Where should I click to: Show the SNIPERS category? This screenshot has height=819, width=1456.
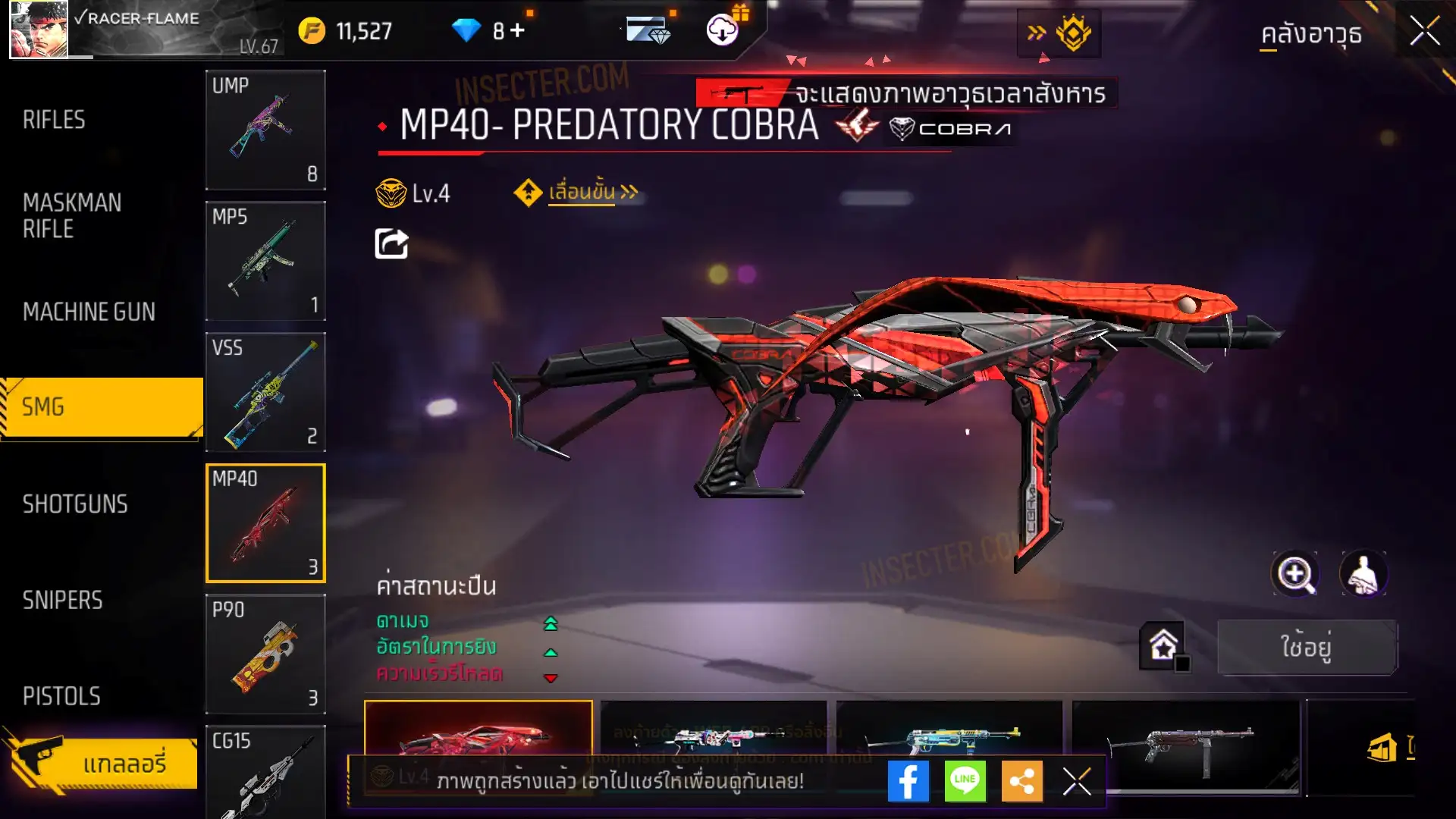point(62,601)
